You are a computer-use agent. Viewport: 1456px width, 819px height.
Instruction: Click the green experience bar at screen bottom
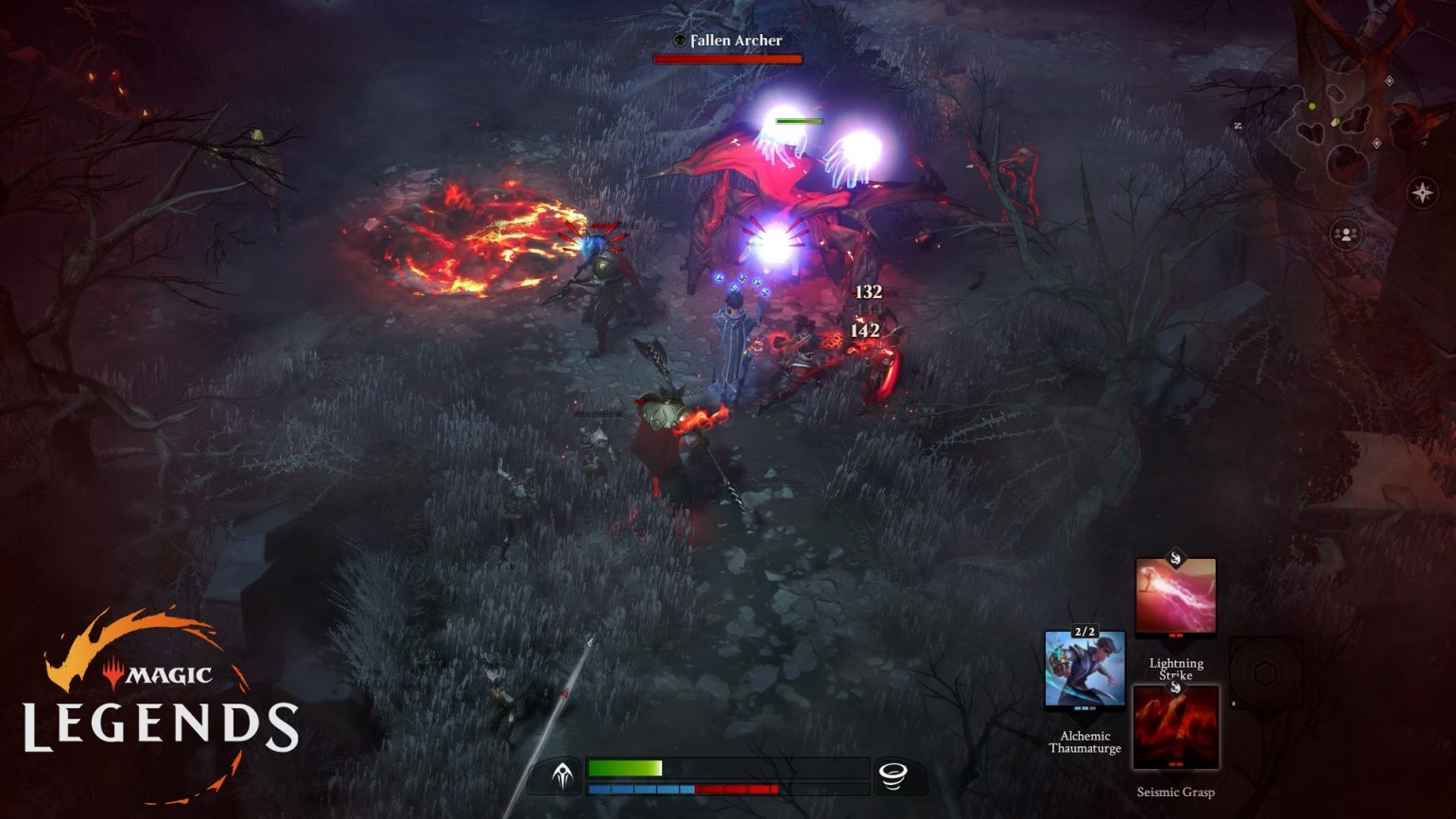tap(624, 766)
